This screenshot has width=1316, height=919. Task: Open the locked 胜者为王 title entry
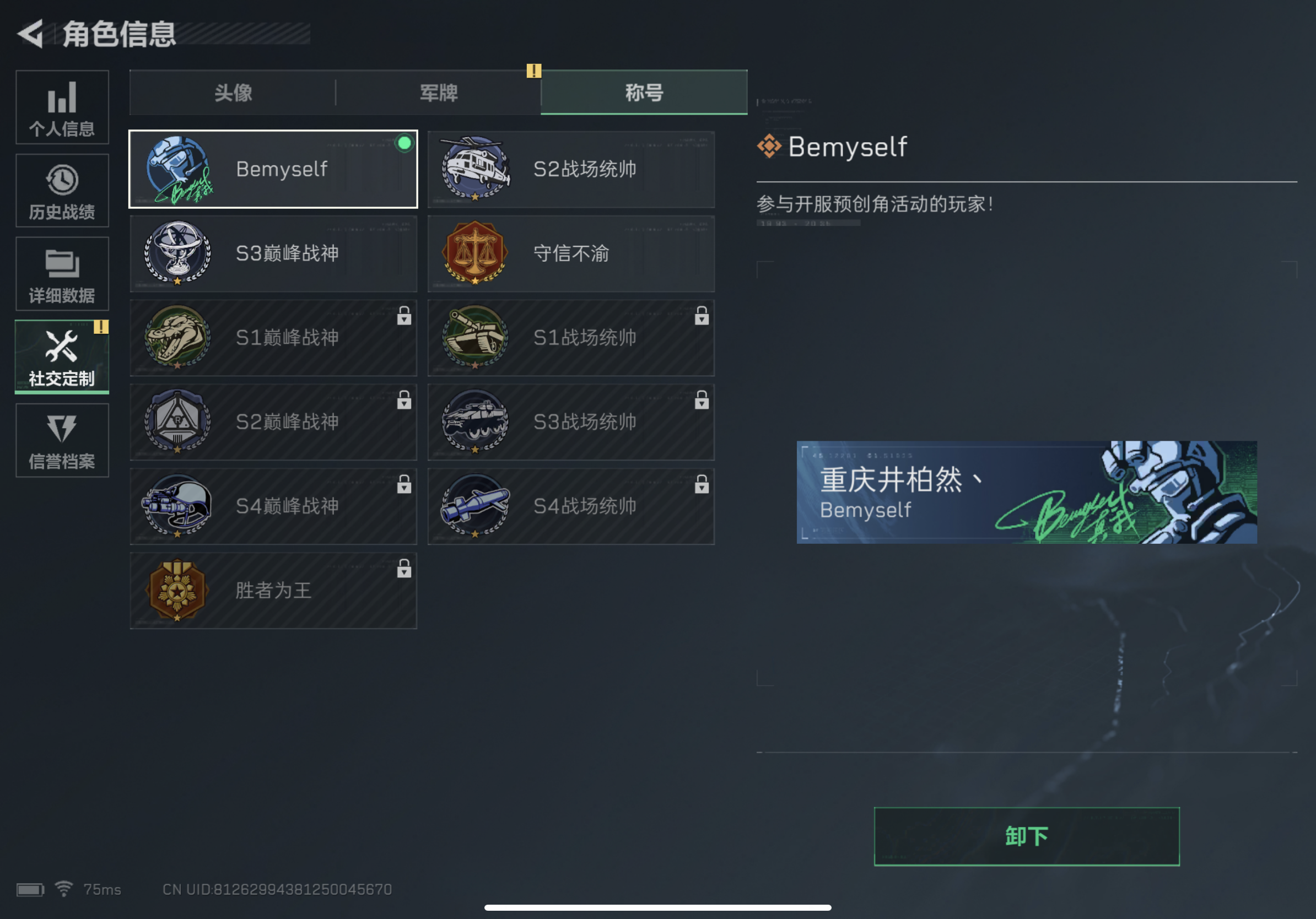(273, 590)
